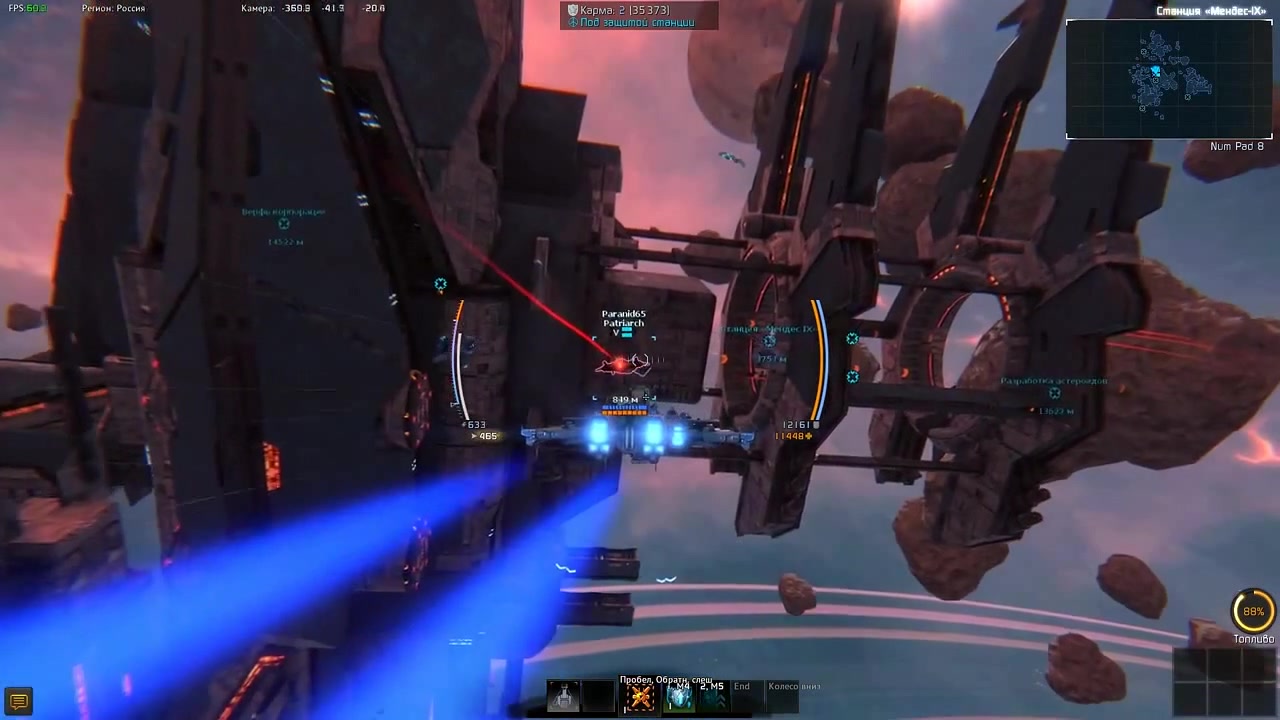Image resolution: width=1280 pixels, height=720 pixels.
Task: Select the Paranid65 Patriarch target marker
Action: tap(622, 364)
